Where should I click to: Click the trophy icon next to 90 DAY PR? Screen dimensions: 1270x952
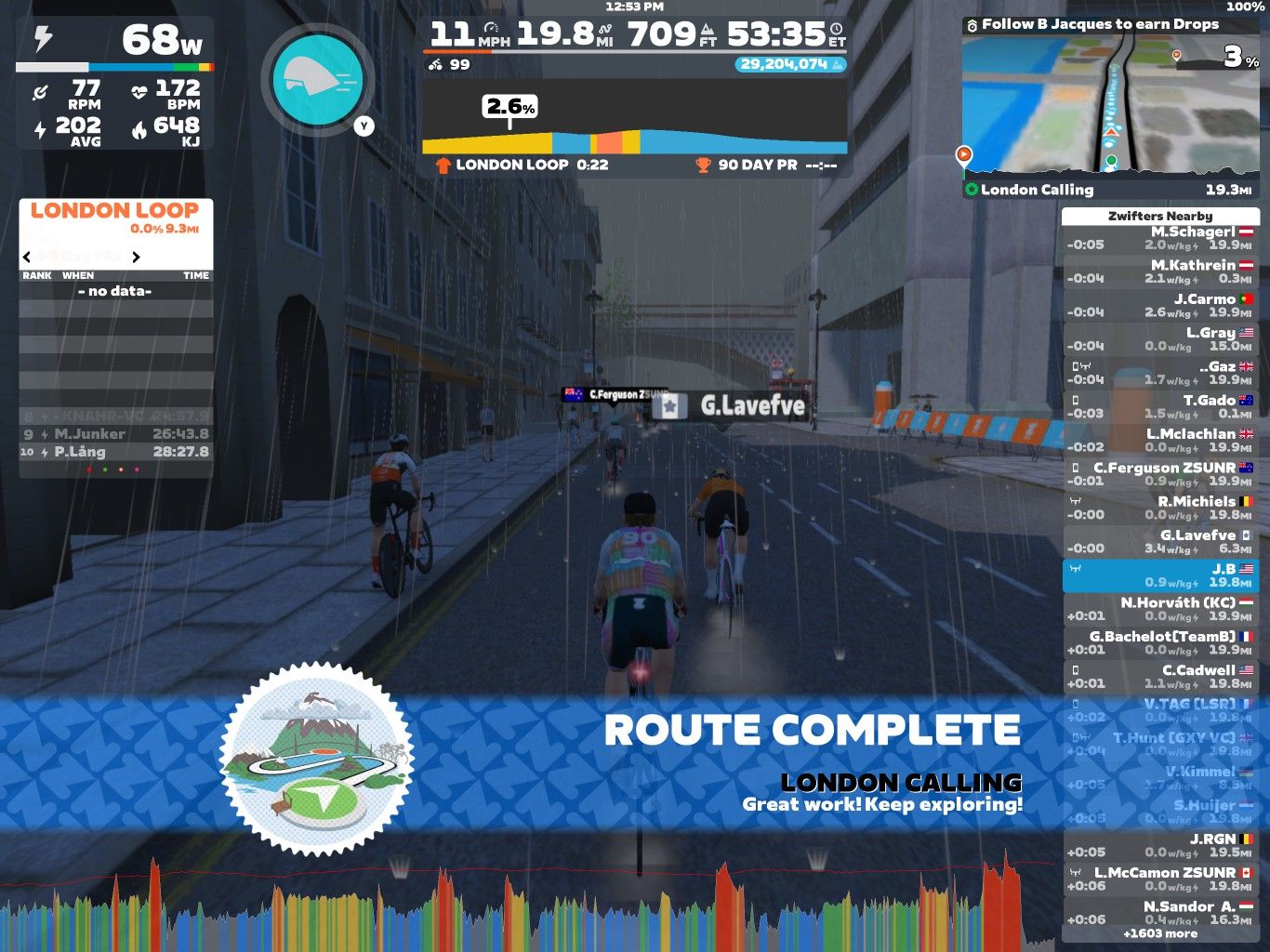(703, 165)
